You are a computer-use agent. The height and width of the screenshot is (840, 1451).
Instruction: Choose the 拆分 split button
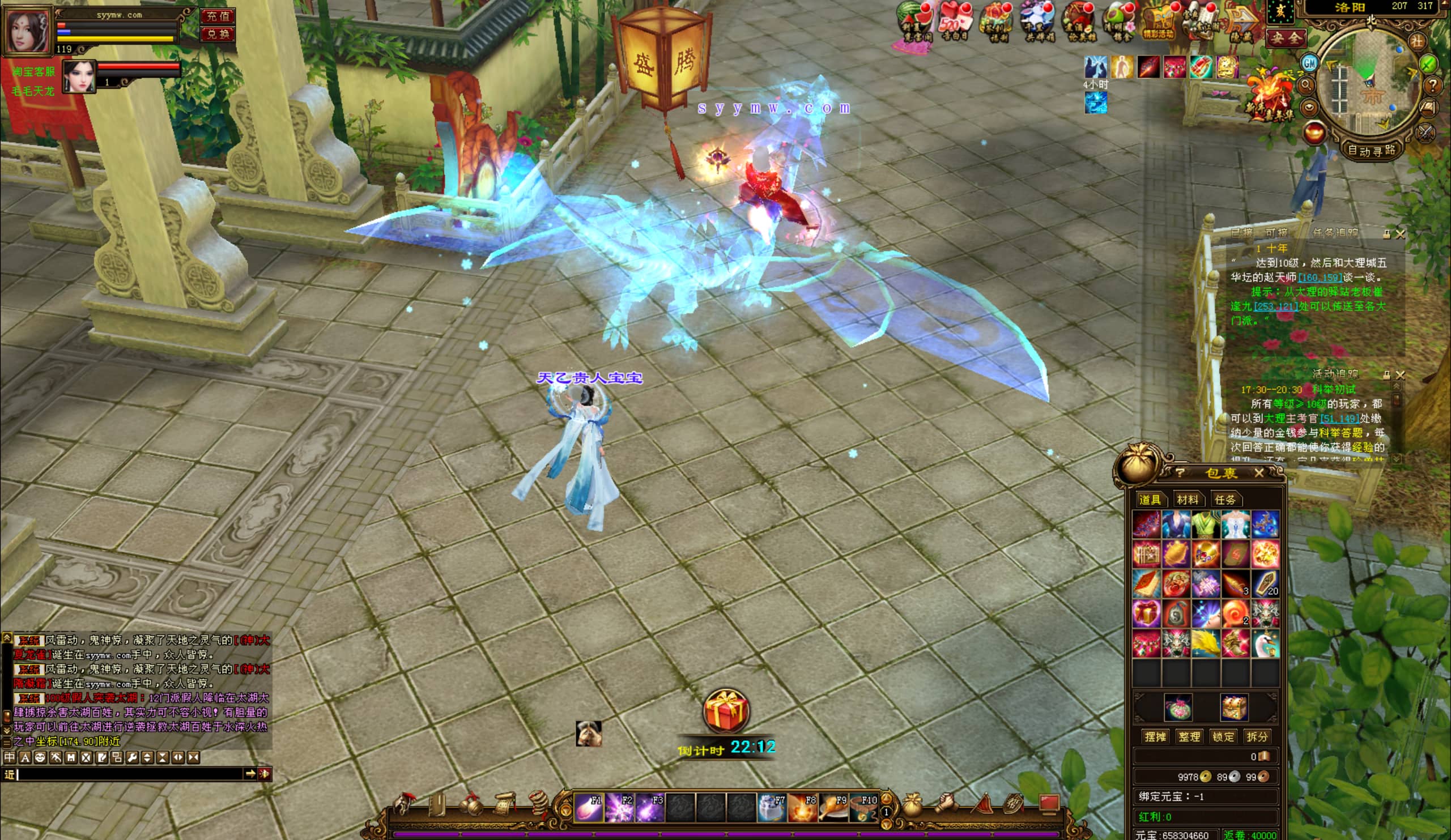(x=1257, y=736)
